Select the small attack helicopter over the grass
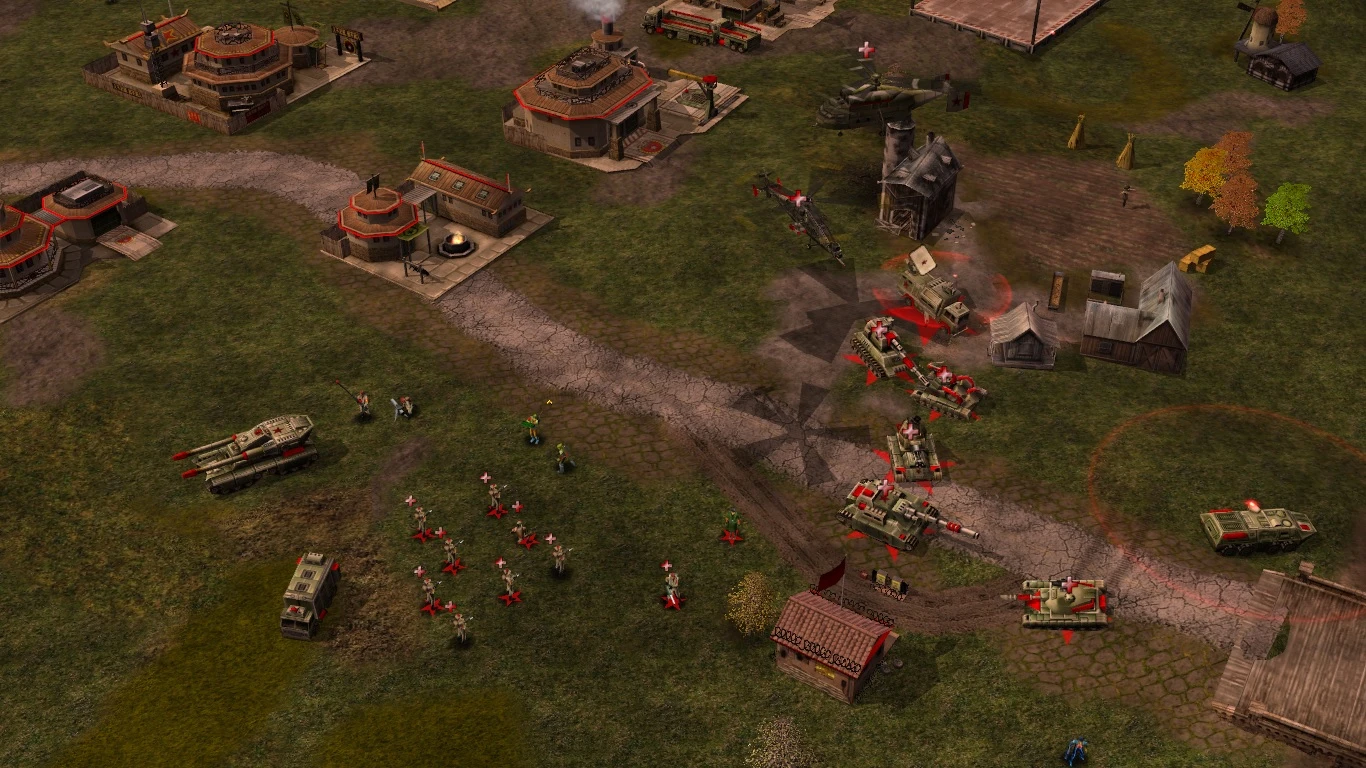1366x768 pixels. click(803, 213)
